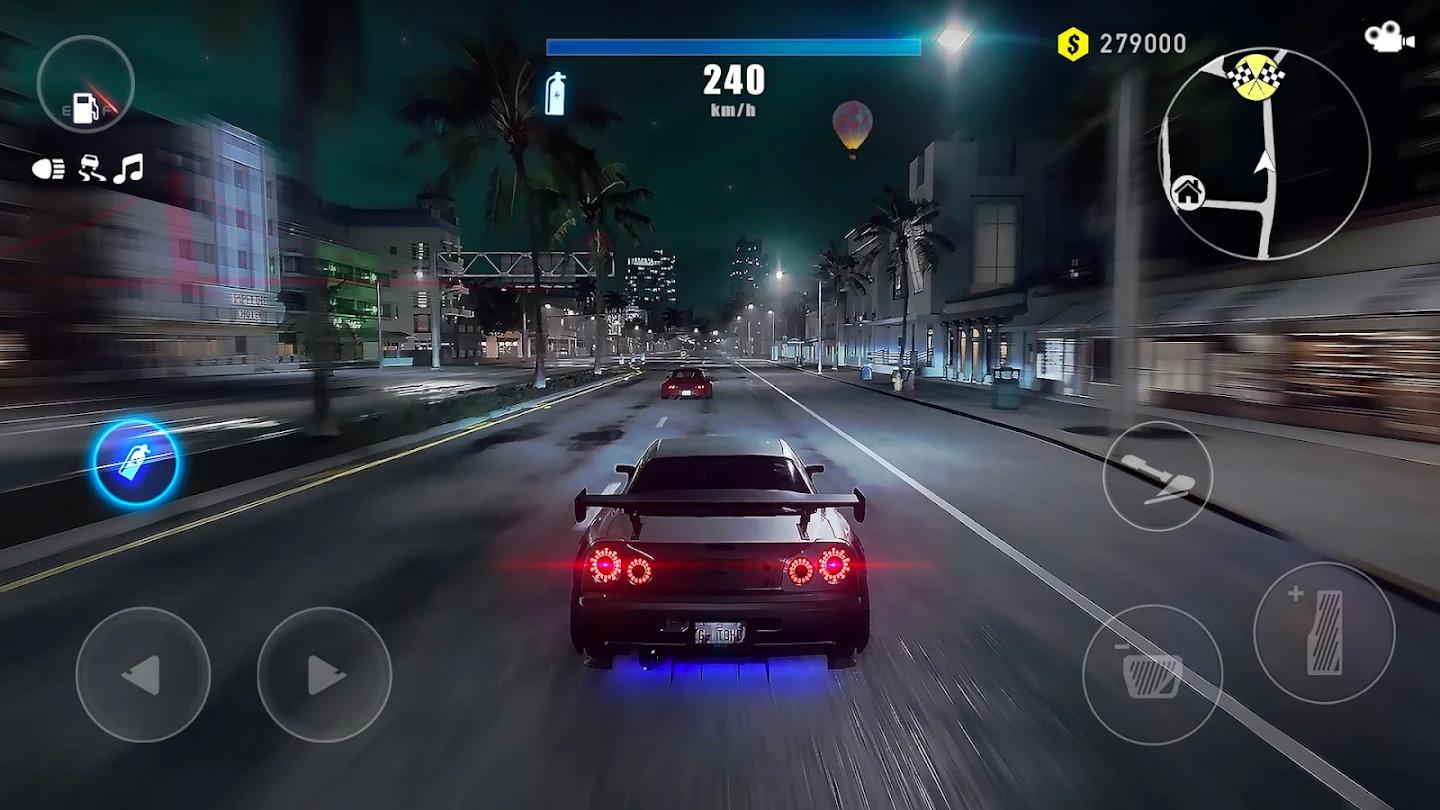
Task: Tap the blue nitro progress bar
Action: 735,44
